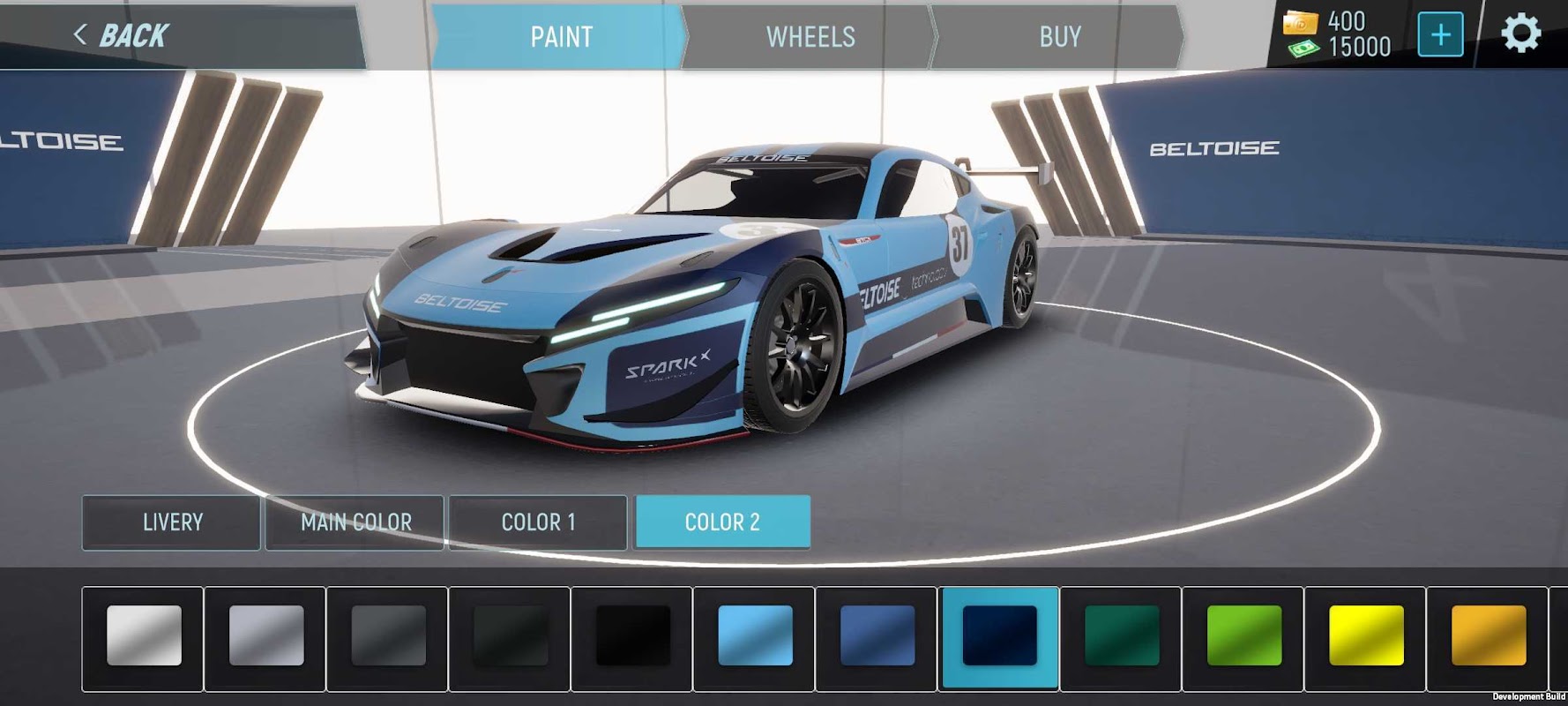
Task: Open settings via the gear icon
Action: 1520,35
